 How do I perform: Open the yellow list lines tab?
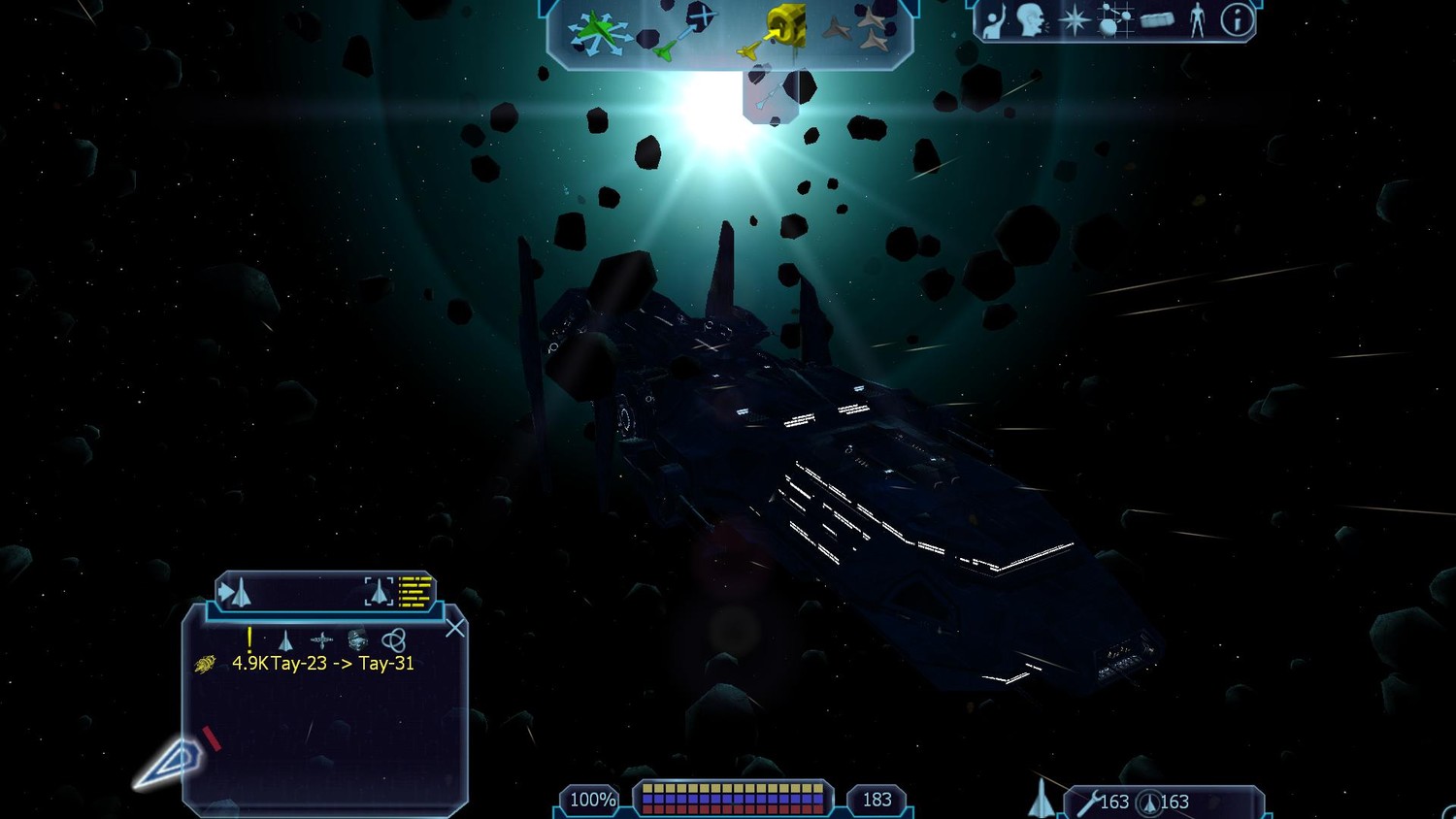click(x=415, y=591)
